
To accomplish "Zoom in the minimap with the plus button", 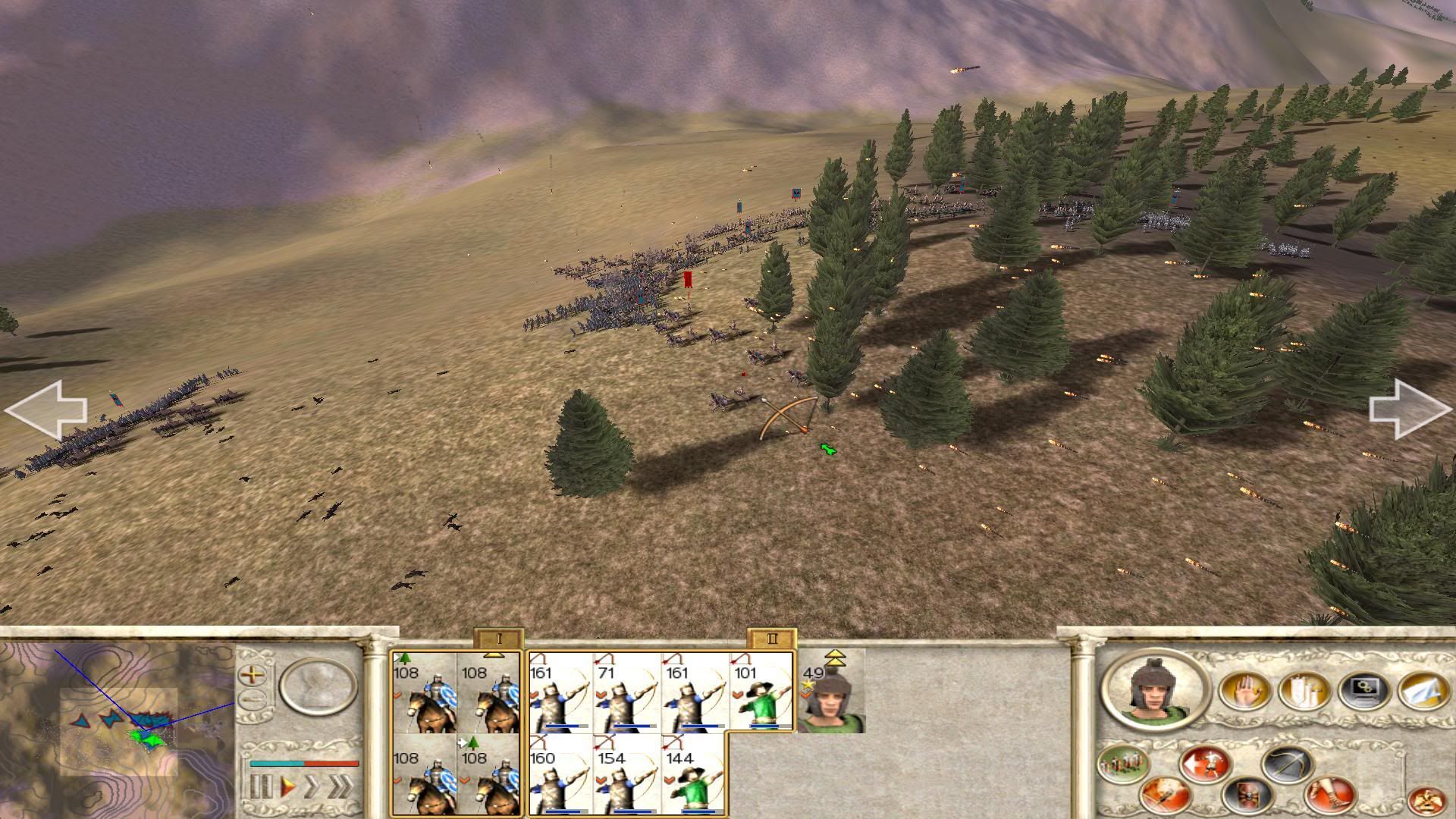I will click(253, 674).
